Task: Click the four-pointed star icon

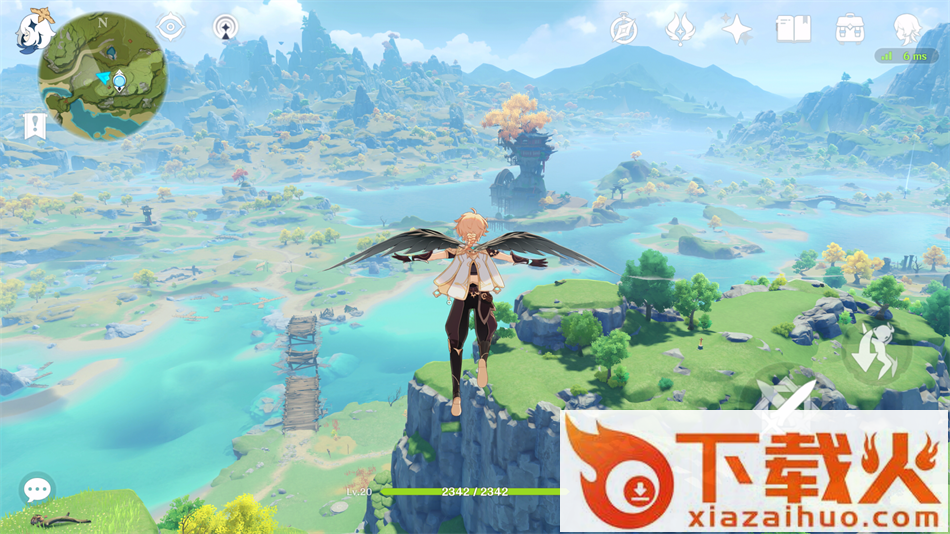Action: pyautogui.click(x=737, y=29)
